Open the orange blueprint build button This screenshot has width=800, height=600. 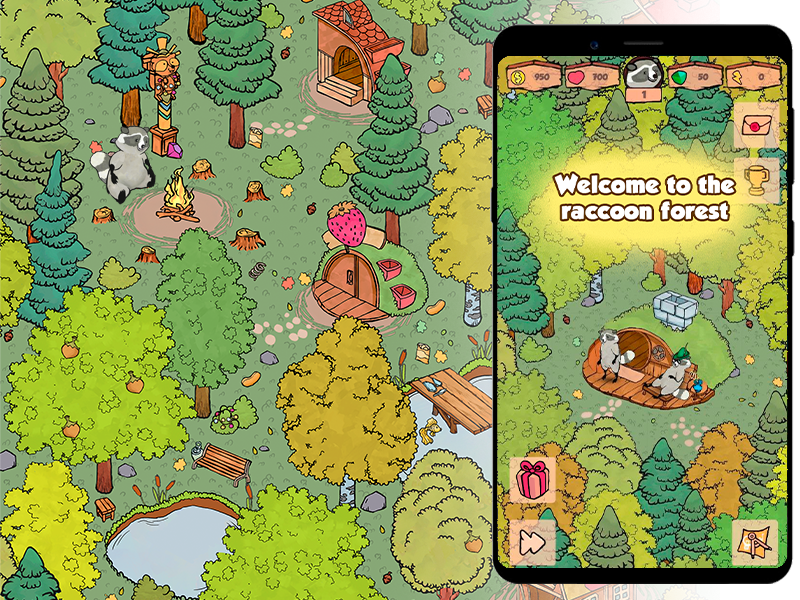coord(755,543)
